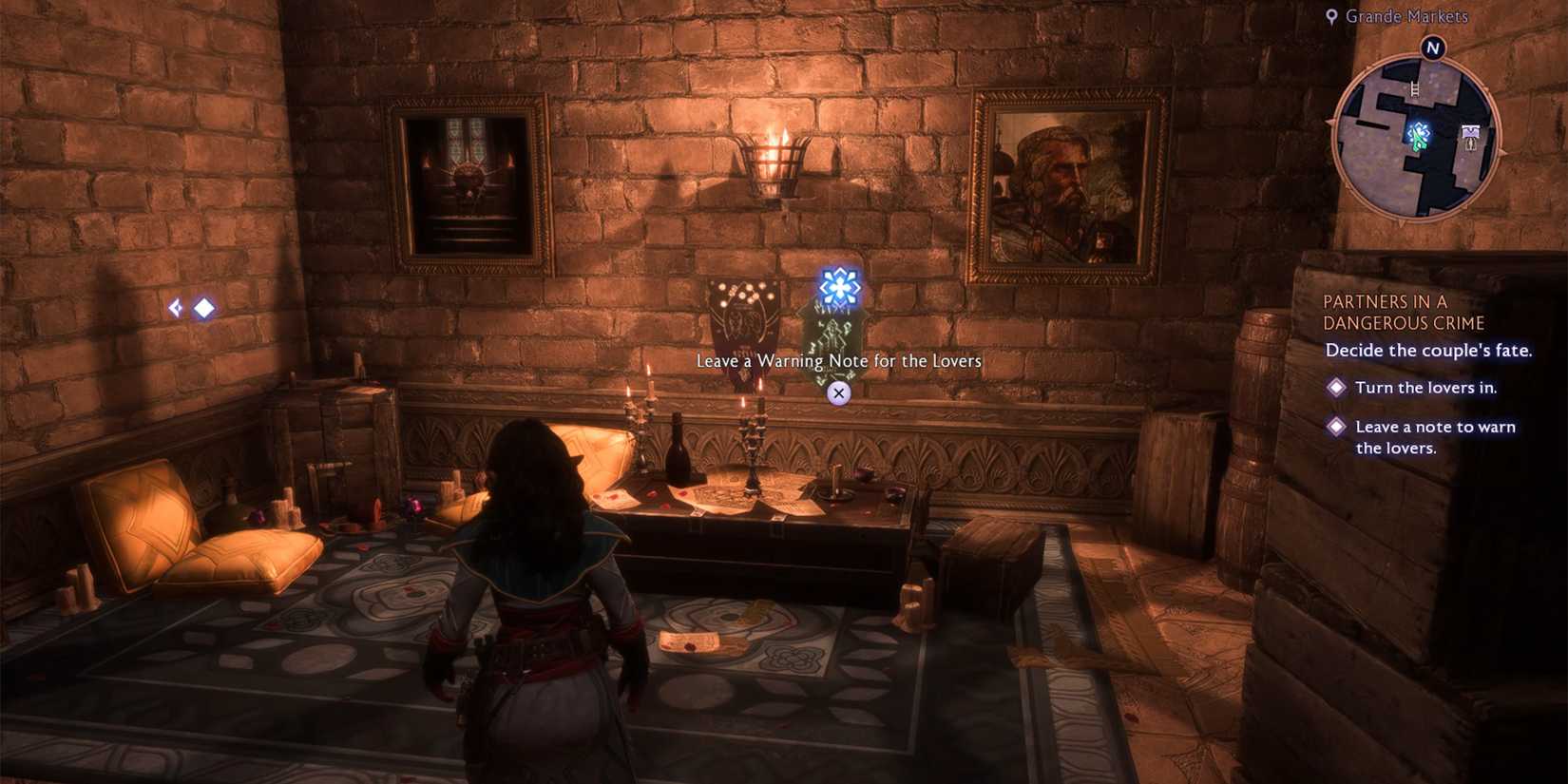Viewport: 1568px width, 784px height.
Task: Open the Decide the couple's fate objective details
Action: click(x=1428, y=350)
